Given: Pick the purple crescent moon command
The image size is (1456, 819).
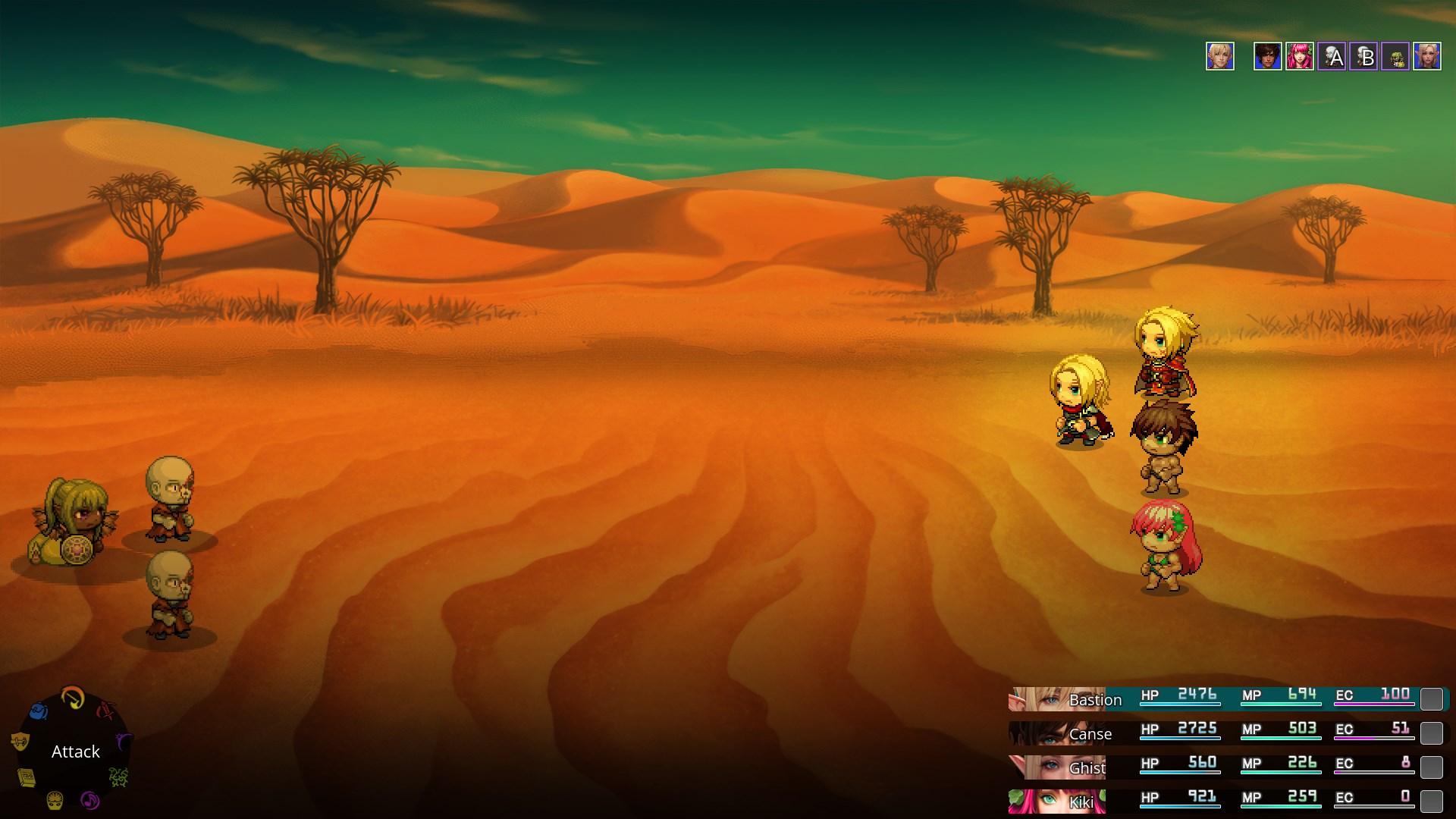Looking at the screenshot, I should click(x=123, y=741).
